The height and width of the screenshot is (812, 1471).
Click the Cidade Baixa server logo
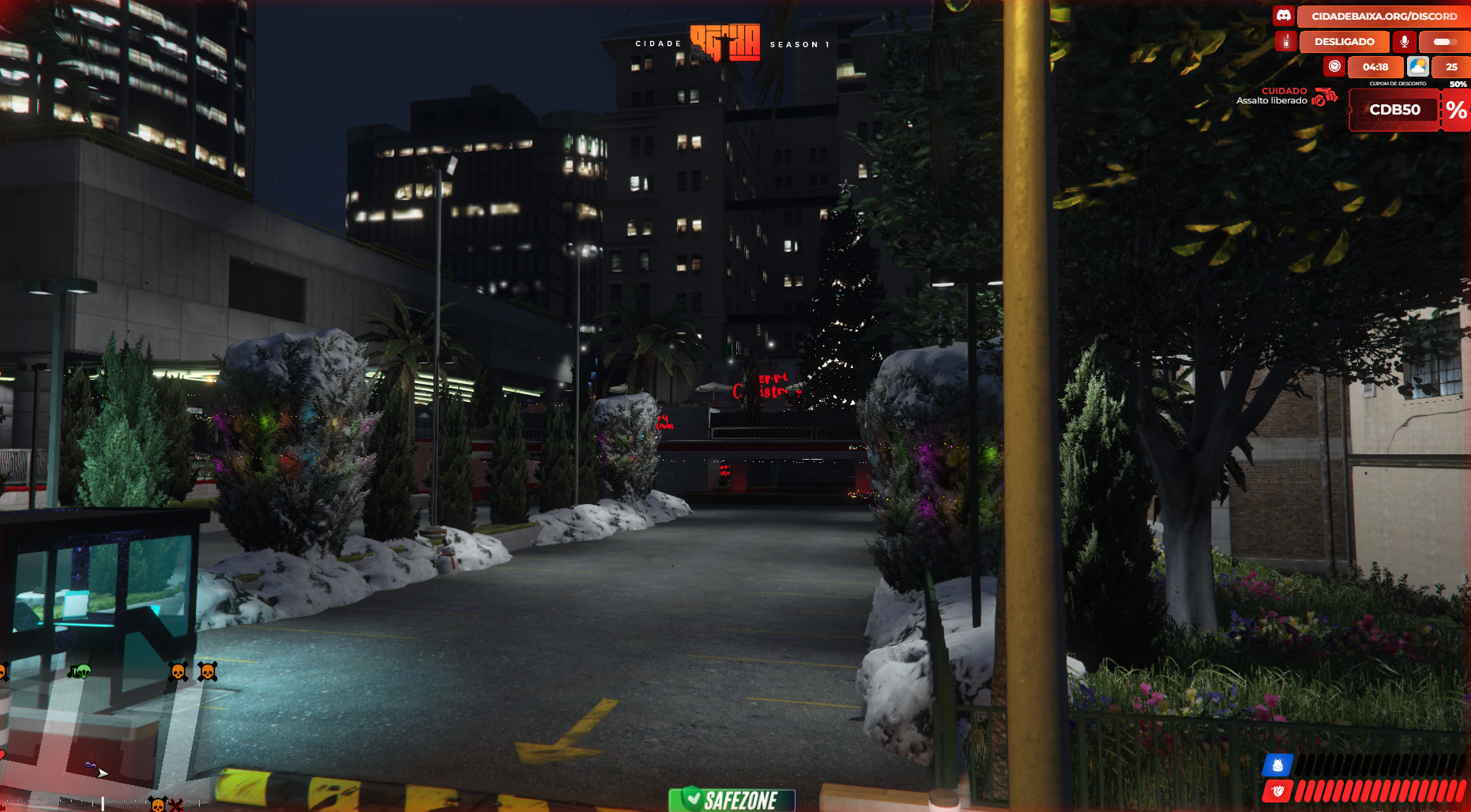[724, 43]
